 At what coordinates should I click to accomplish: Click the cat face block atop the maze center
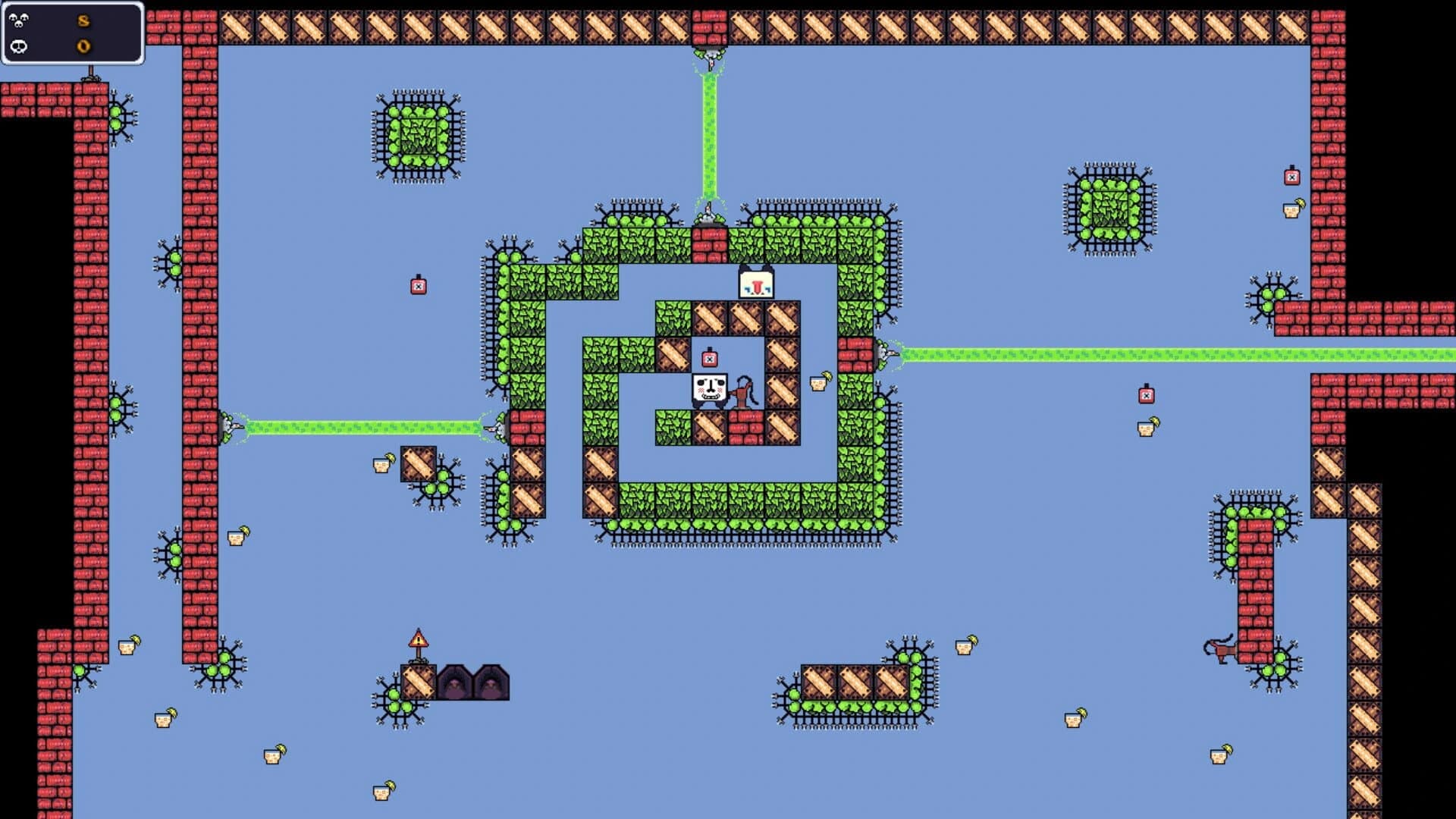coord(757,281)
